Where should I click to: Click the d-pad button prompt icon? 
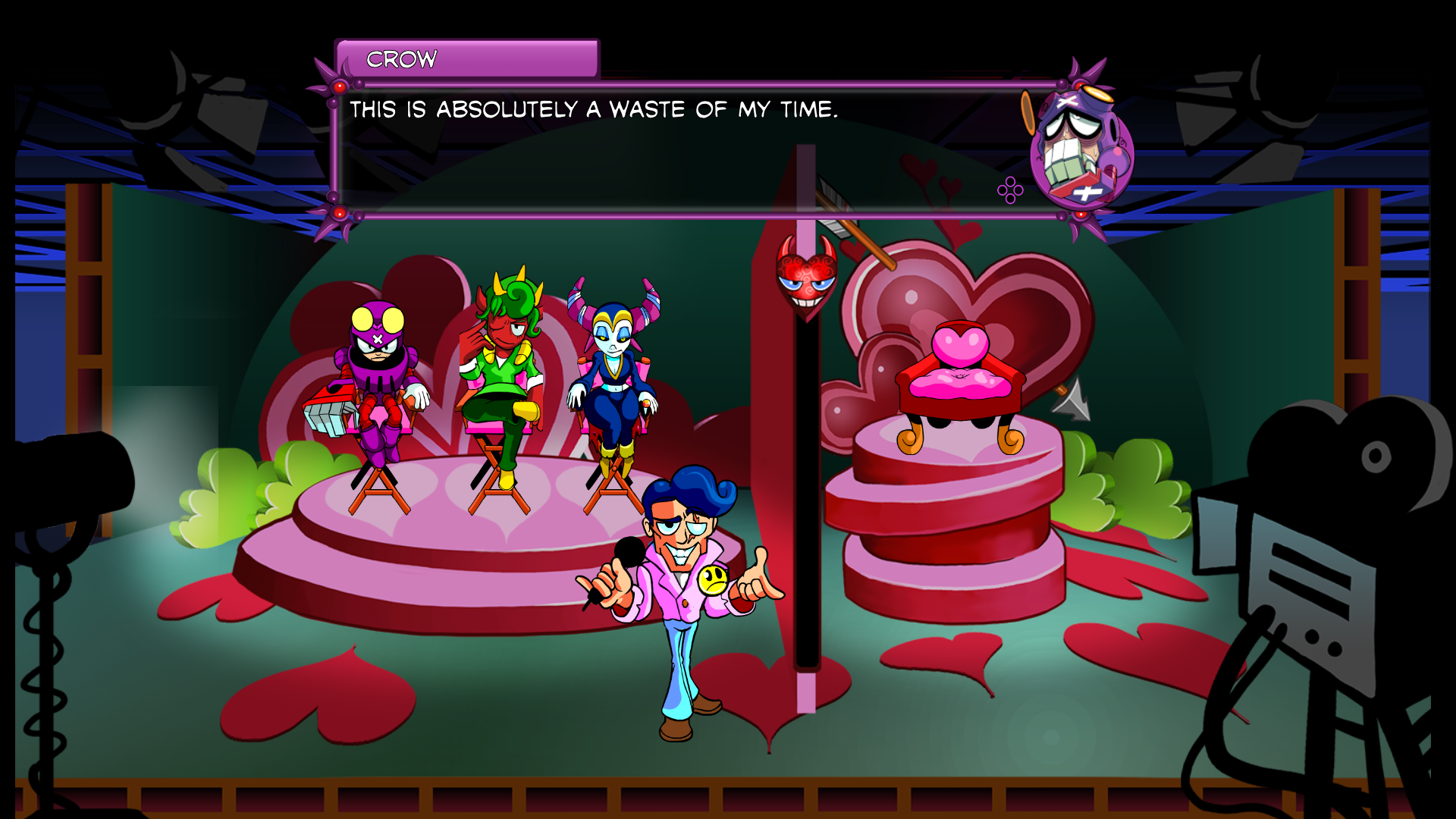click(1009, 192)
